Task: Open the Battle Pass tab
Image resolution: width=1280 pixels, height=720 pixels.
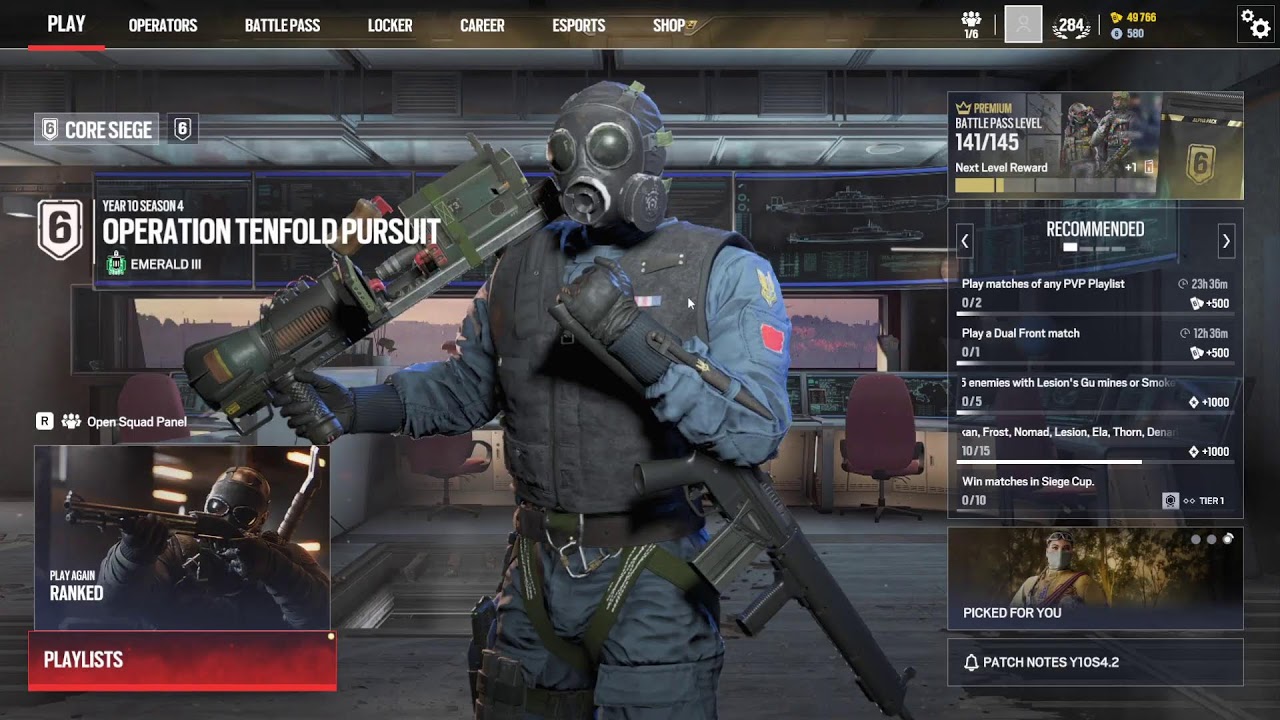Action: [282, 26]
